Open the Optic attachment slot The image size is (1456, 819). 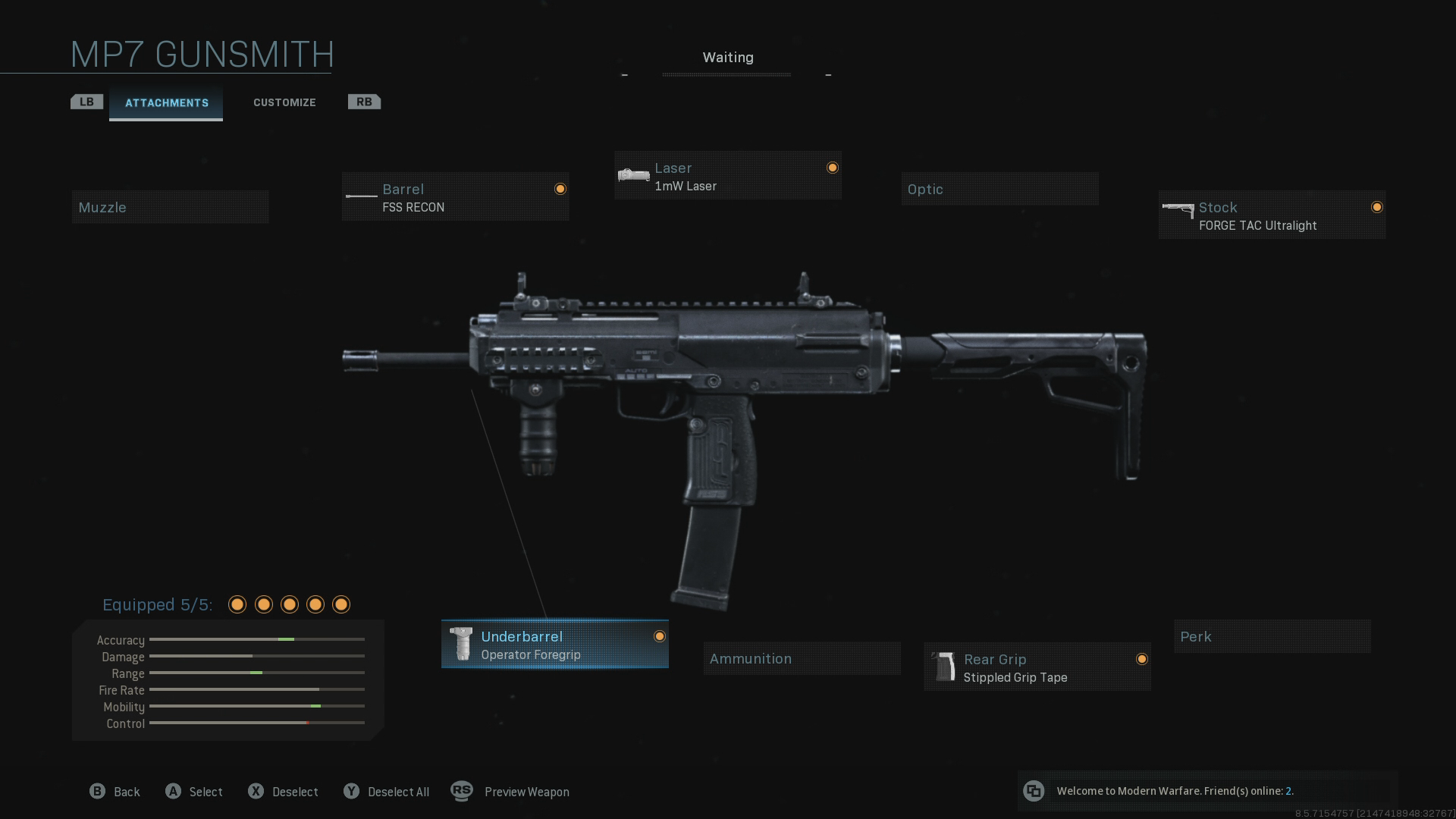[999, 189]
